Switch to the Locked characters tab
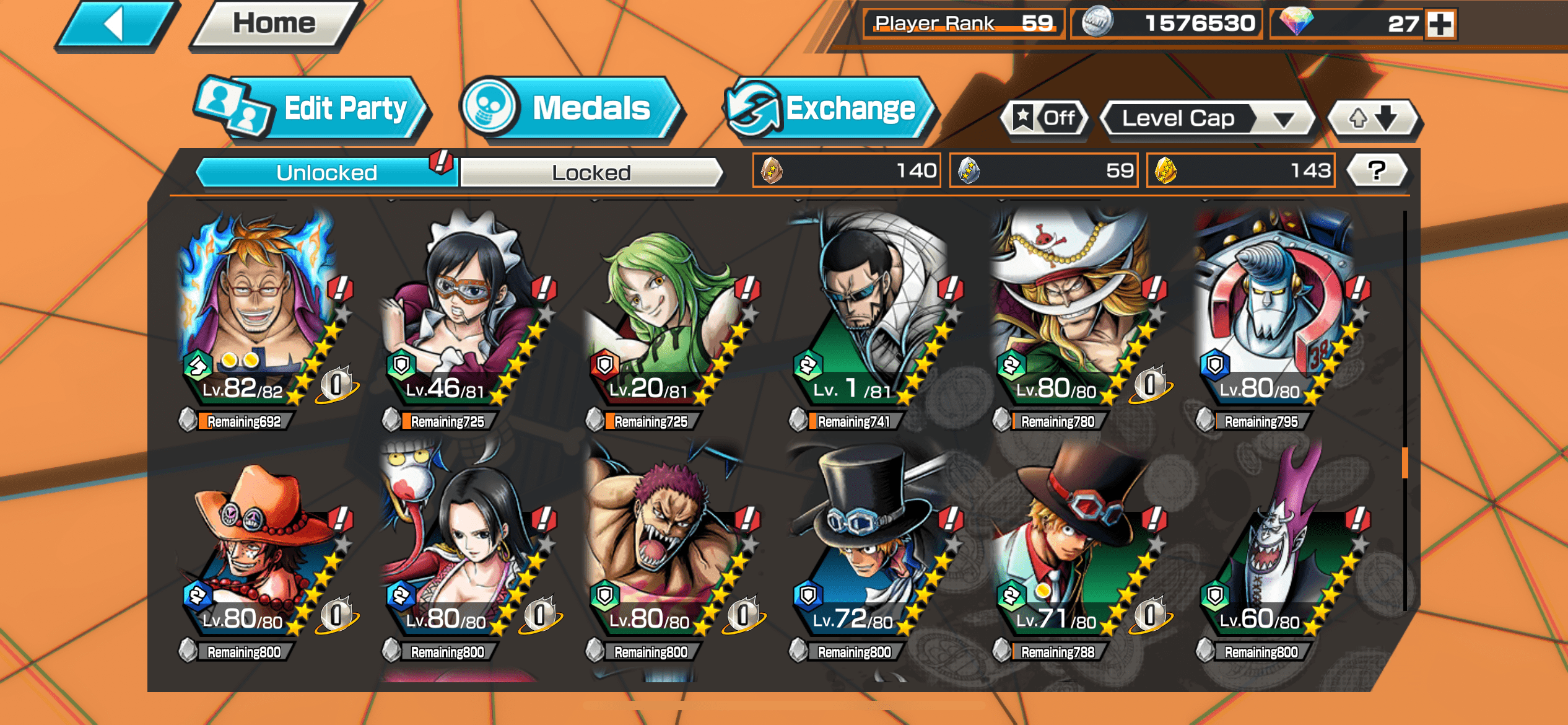This screenshot has height=725, width=1568. pos(591,172)
